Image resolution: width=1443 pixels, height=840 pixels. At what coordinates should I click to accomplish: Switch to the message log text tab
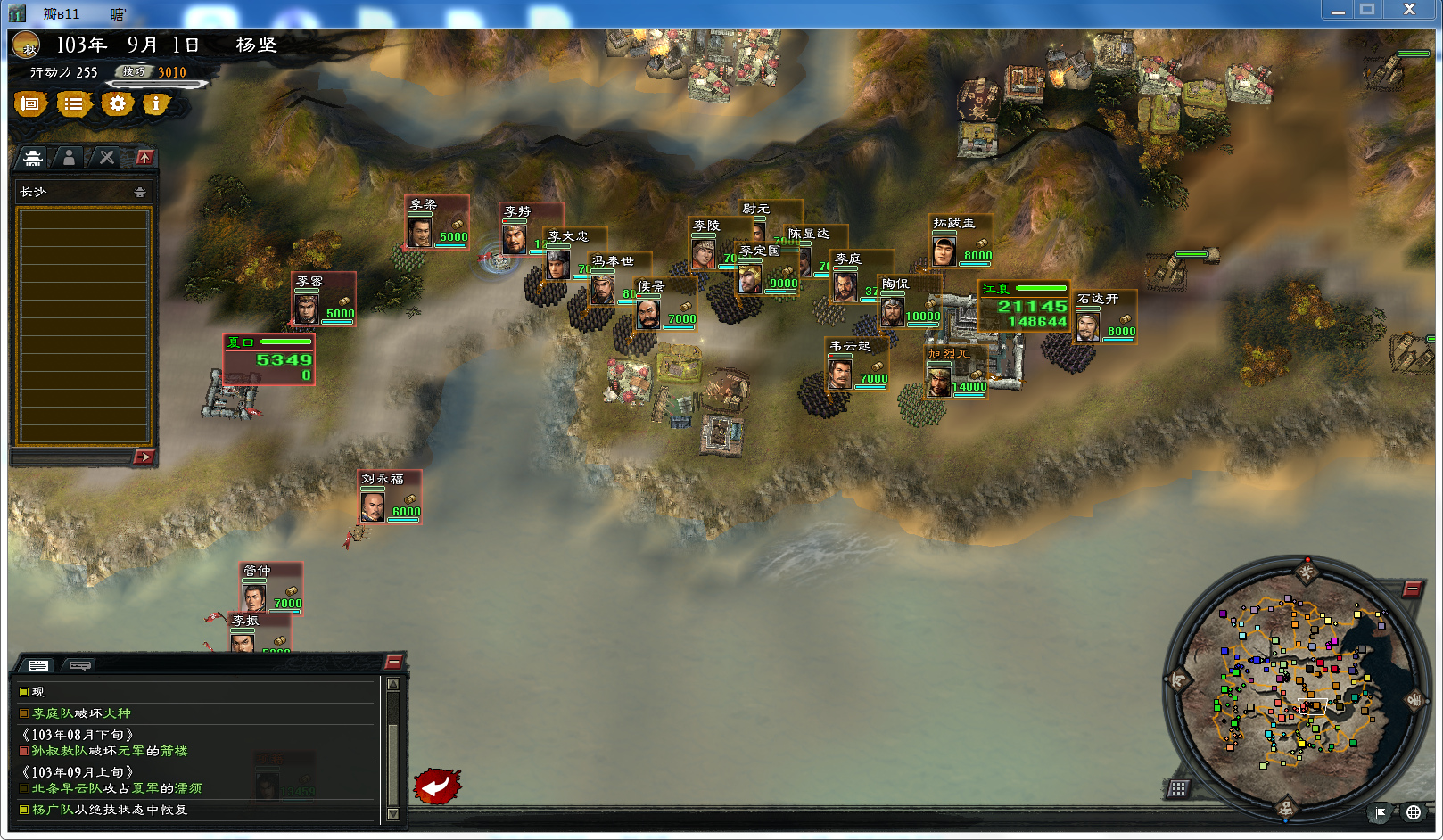[x=38, y=665]
